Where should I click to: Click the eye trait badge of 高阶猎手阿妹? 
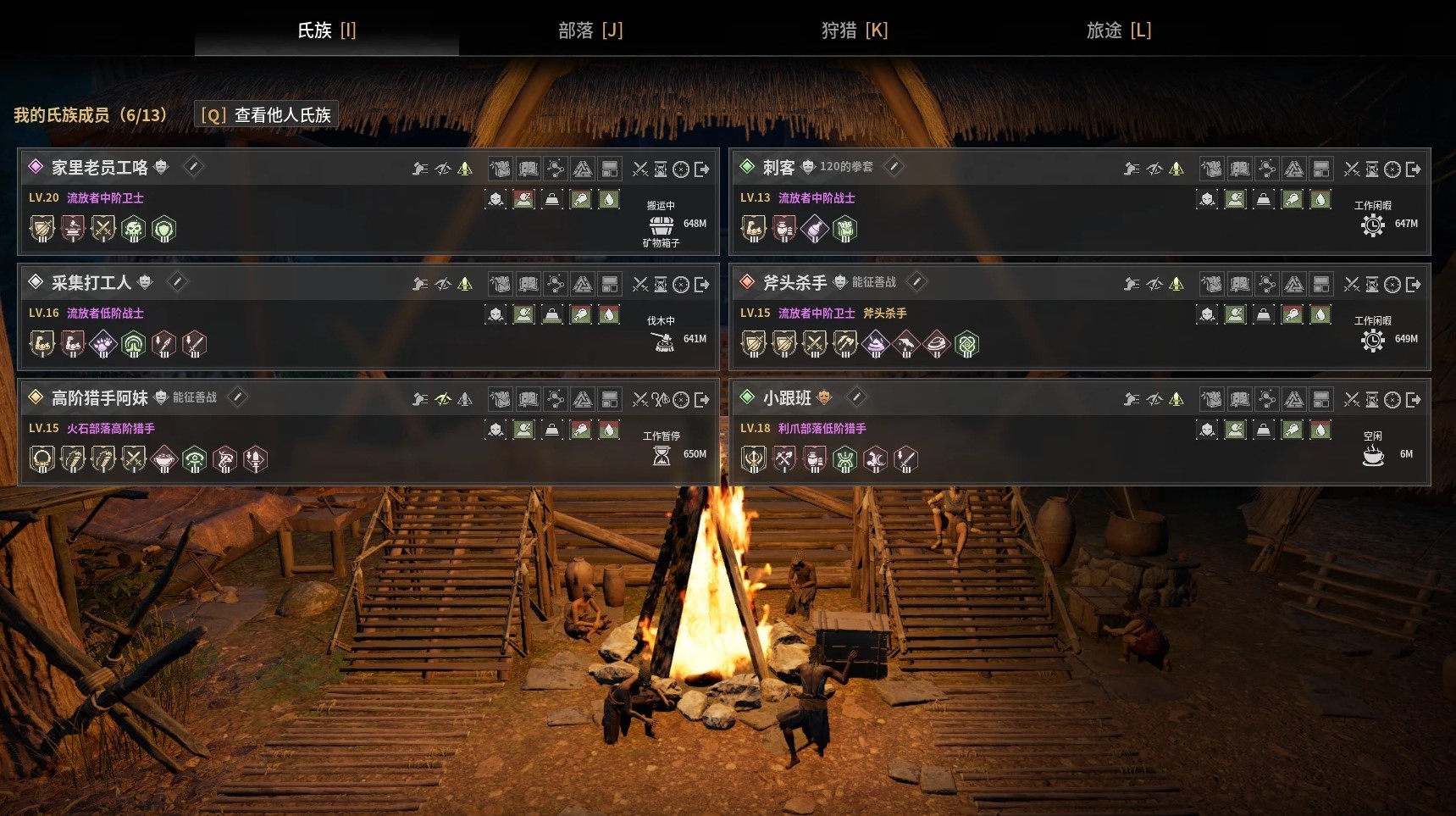[x=195, y=459]
